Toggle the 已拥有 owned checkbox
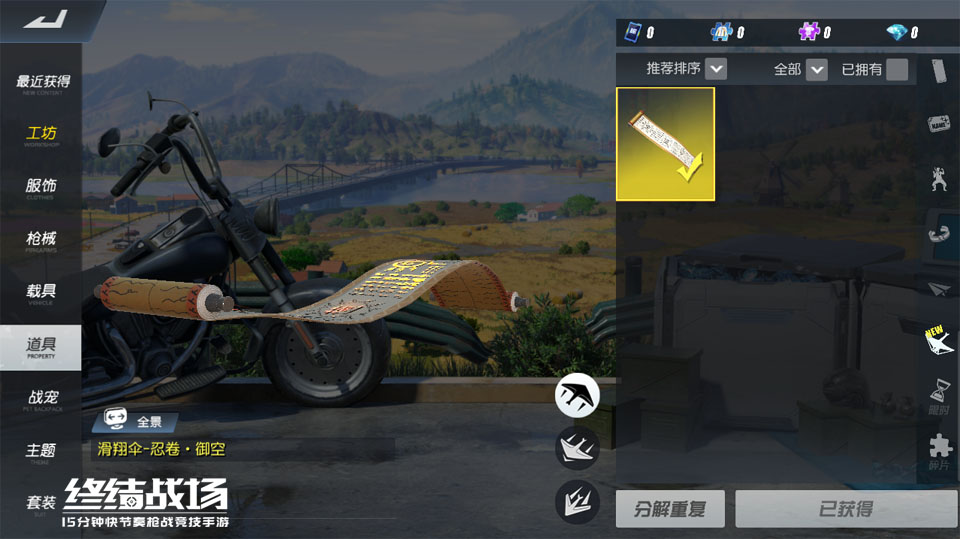 (897, 69)
